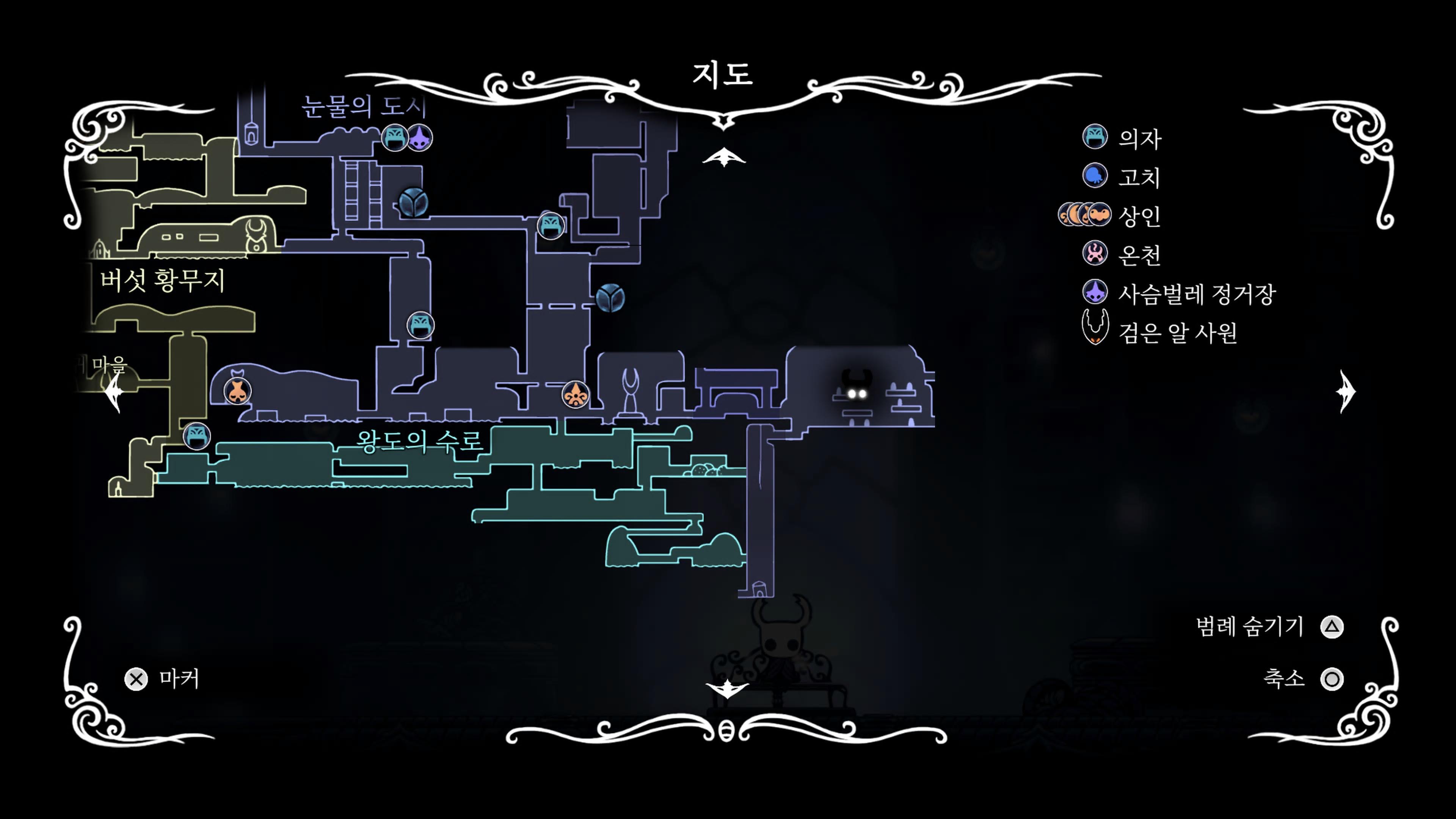The image size is (1456, 819).
Task: Select the 왕도의 수로 area label
Action: tap(419, 441)
